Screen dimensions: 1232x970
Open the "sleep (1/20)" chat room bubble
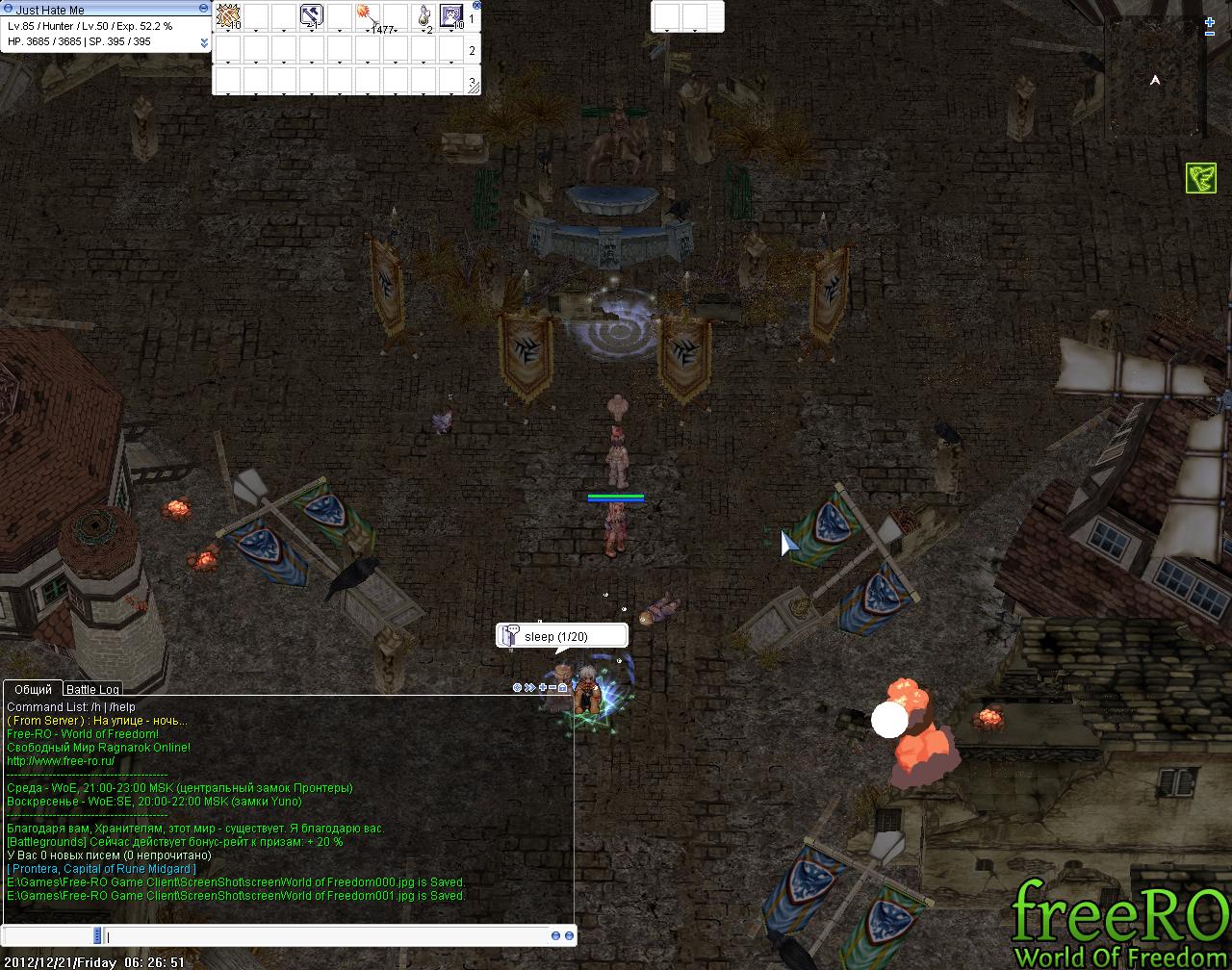coord(562,636)
